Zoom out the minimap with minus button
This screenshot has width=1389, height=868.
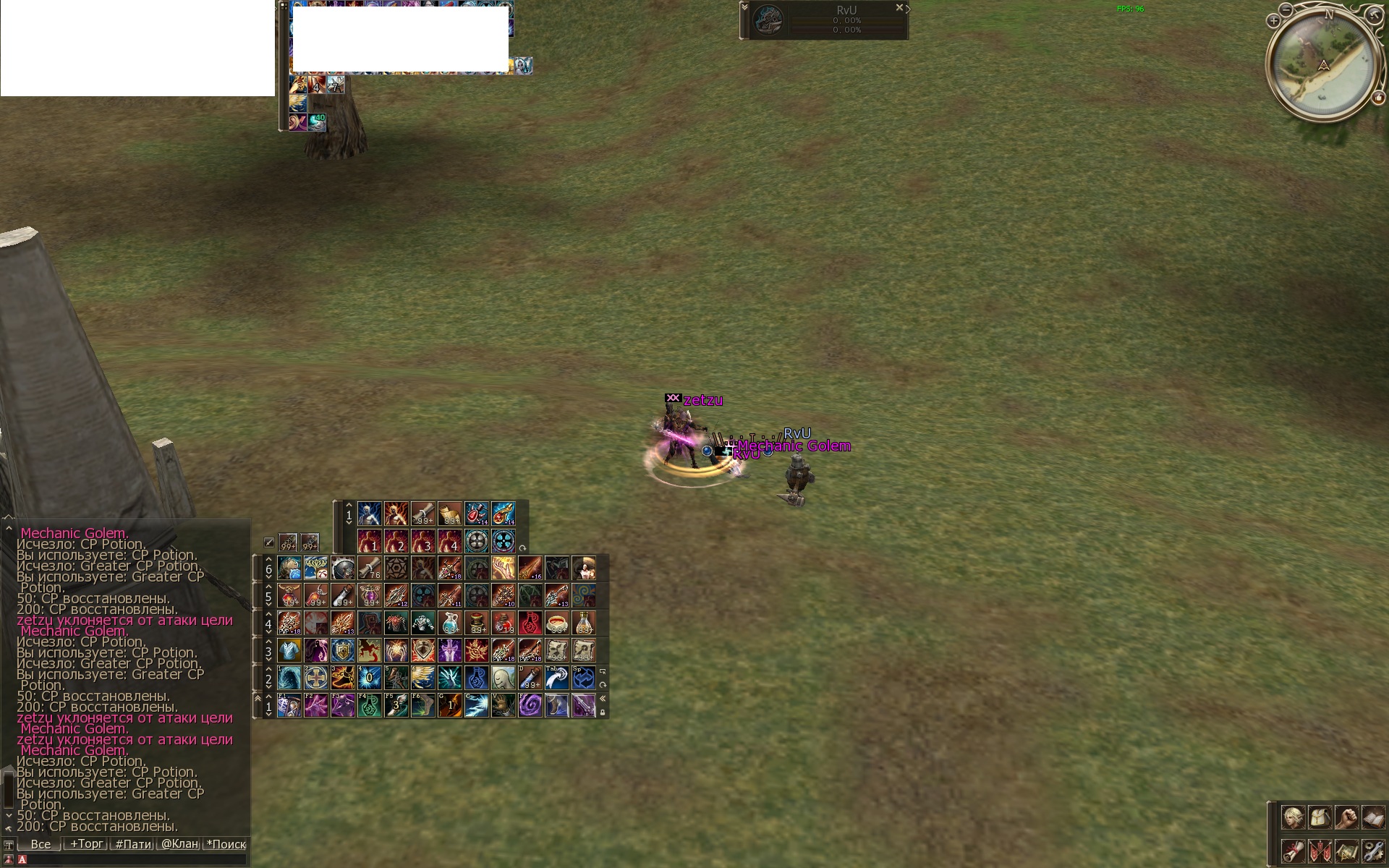1286,9
